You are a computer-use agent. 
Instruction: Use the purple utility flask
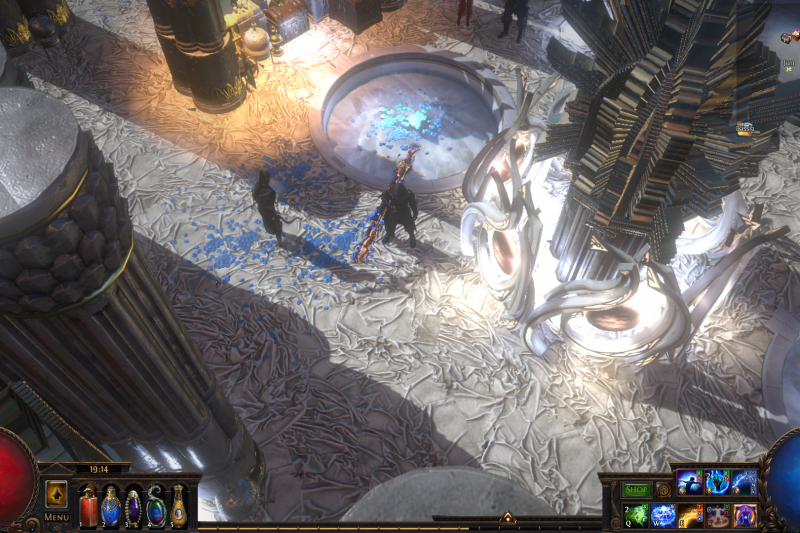133,507
